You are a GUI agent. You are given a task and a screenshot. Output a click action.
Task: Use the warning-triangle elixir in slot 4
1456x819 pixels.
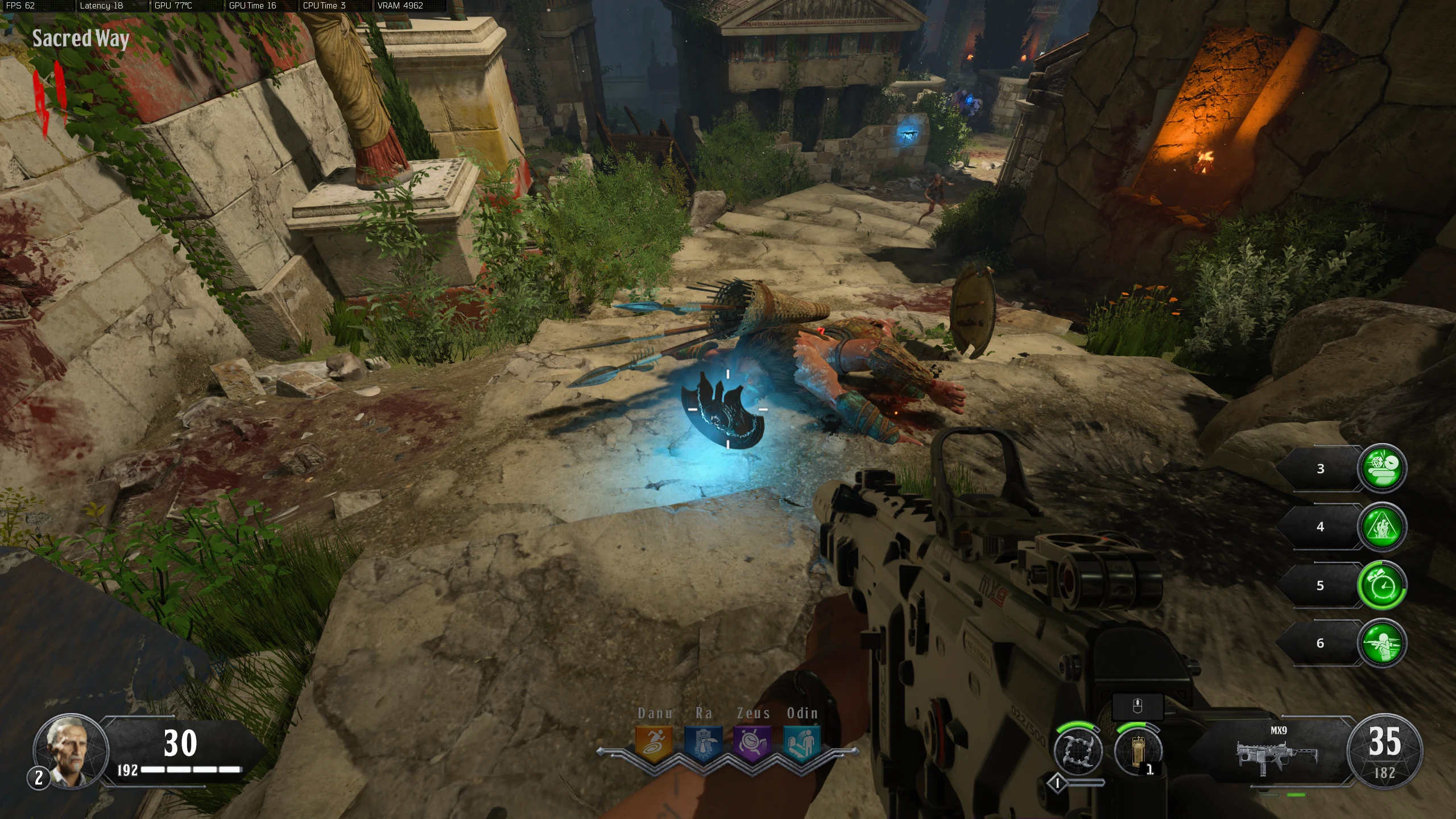(1381, 527)
